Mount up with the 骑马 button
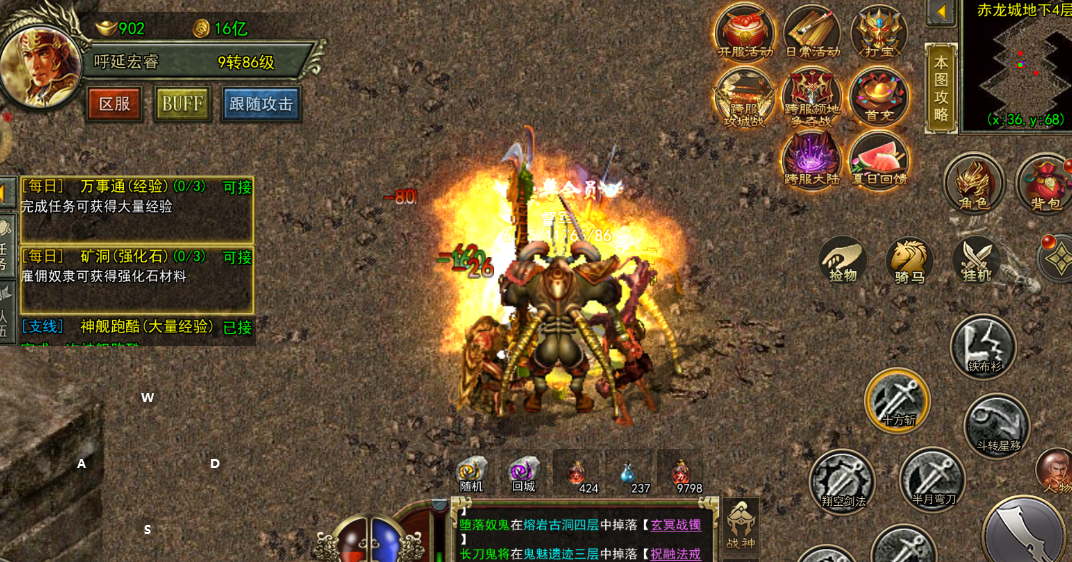1072x562 pixels. [x=909, y=260]
